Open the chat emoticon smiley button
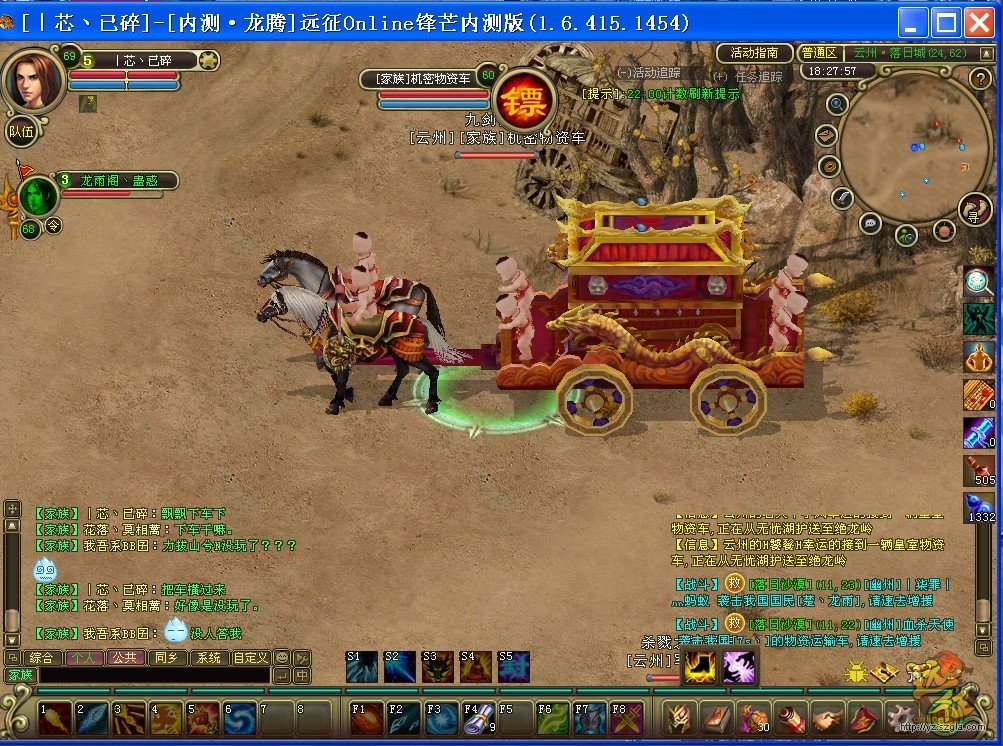This screenshot has width=1003, height=746. point(282,658)
